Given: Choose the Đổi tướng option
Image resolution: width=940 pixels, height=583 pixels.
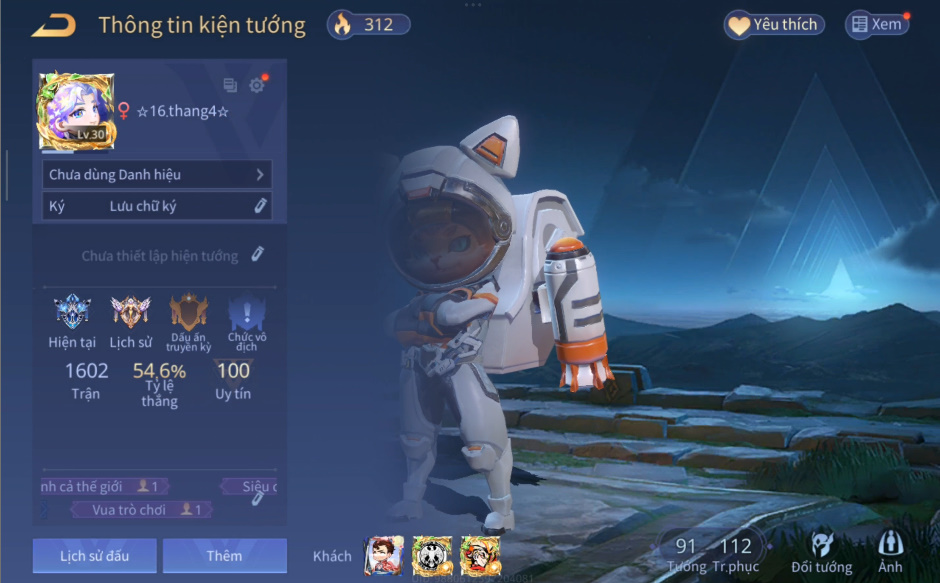Looking at the screenshot, I should (x=821, y=553).
